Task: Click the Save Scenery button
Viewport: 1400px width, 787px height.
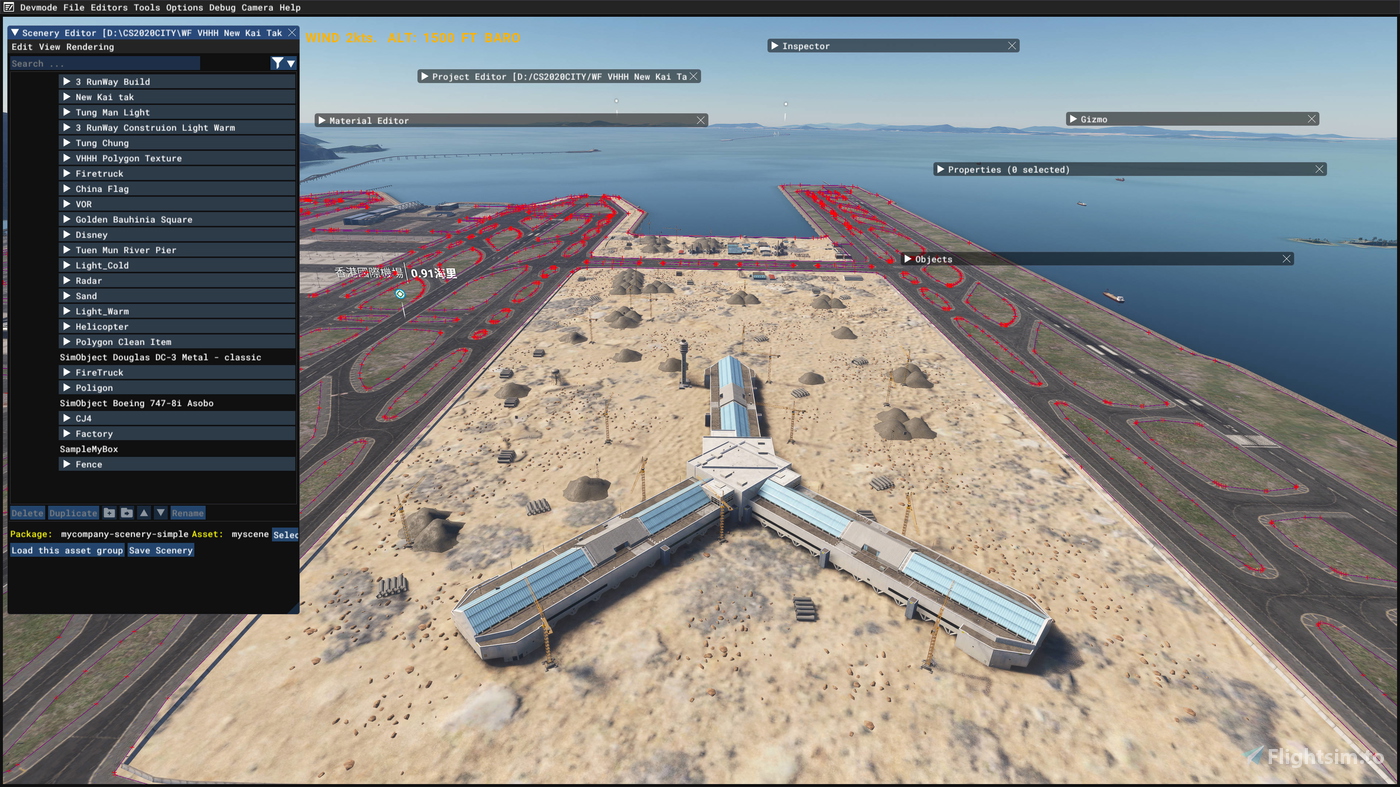Action: (160, 549)
